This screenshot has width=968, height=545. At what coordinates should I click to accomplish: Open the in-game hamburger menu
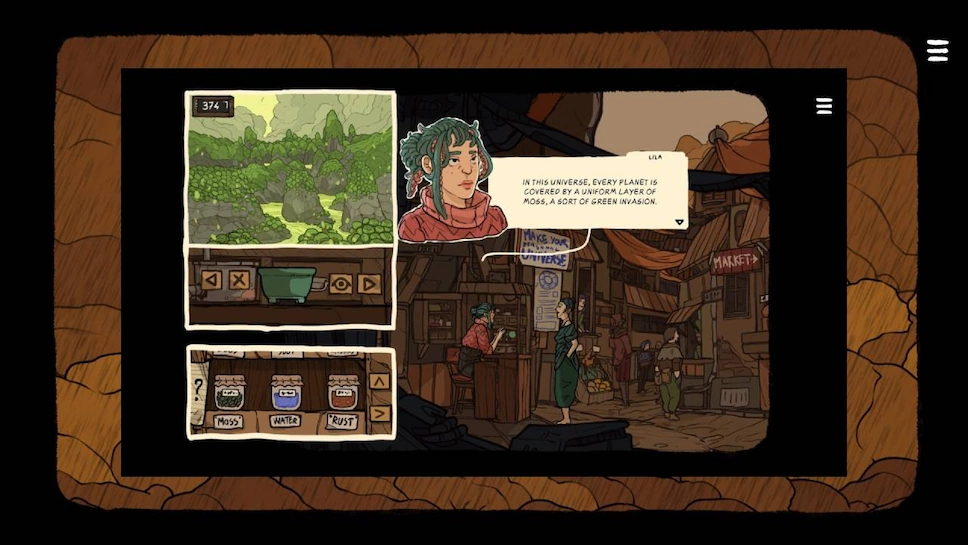pos(824,106)
